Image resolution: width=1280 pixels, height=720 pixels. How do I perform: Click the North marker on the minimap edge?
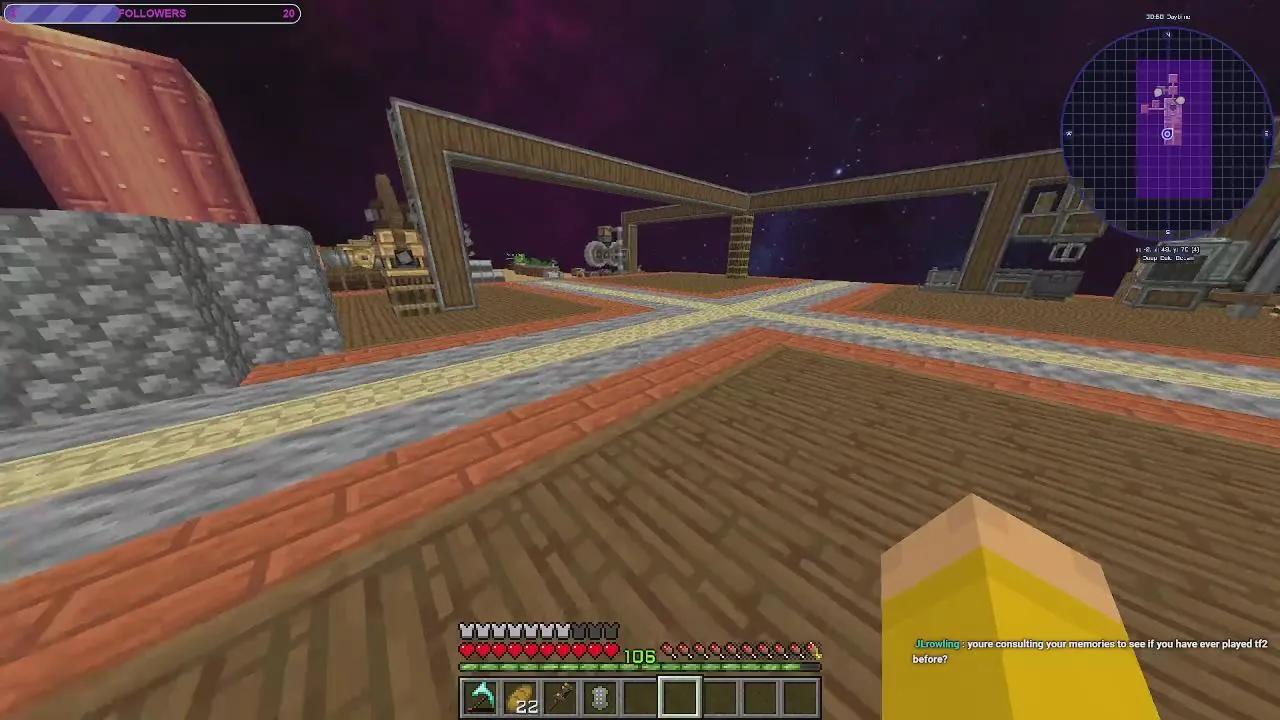point(1167,34)
